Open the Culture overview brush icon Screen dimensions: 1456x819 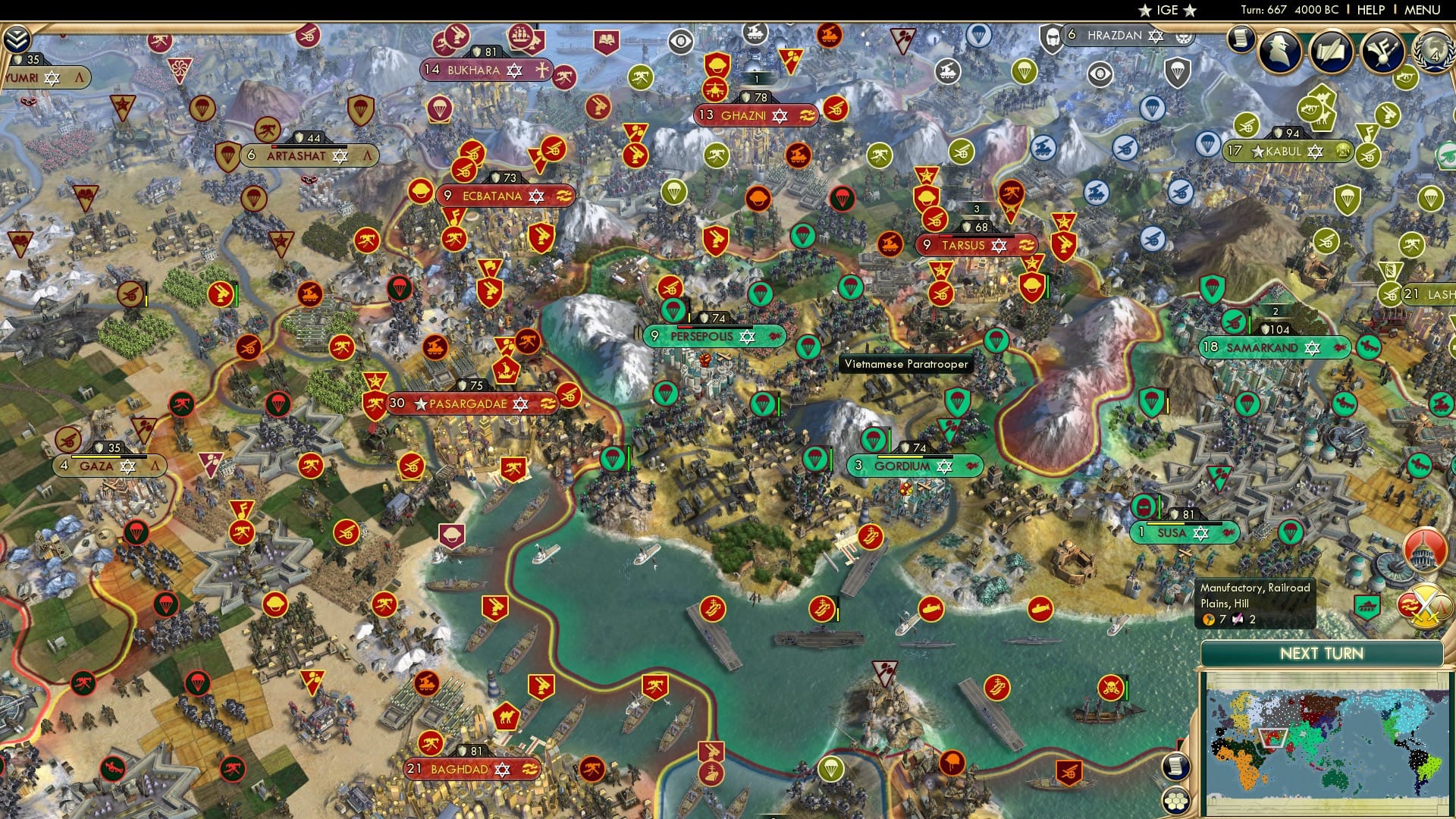(1382, 49)
